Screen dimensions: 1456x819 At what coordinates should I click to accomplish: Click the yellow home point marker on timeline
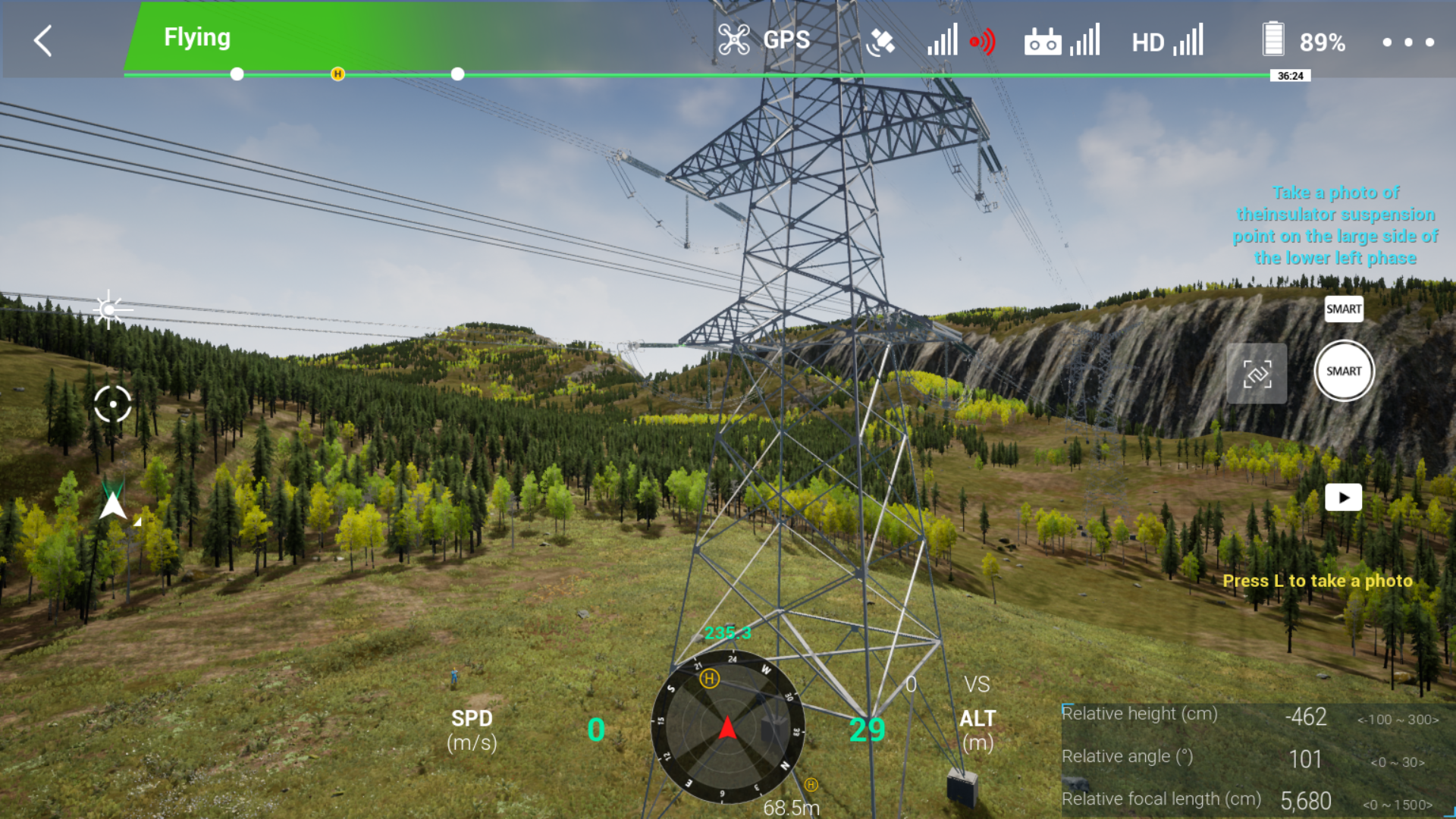pos(337,74)
